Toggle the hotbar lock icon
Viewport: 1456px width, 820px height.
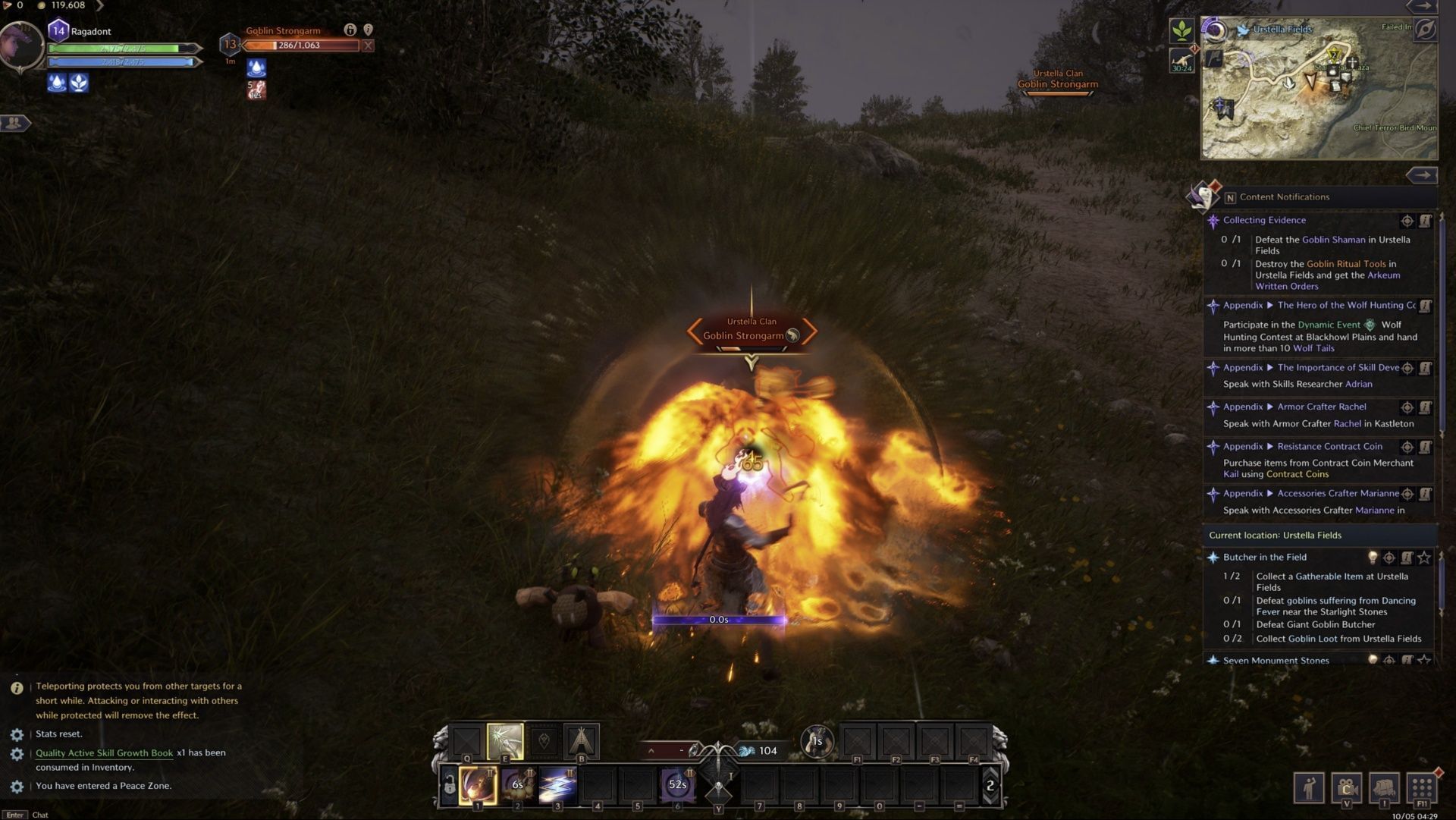[450, 786]
